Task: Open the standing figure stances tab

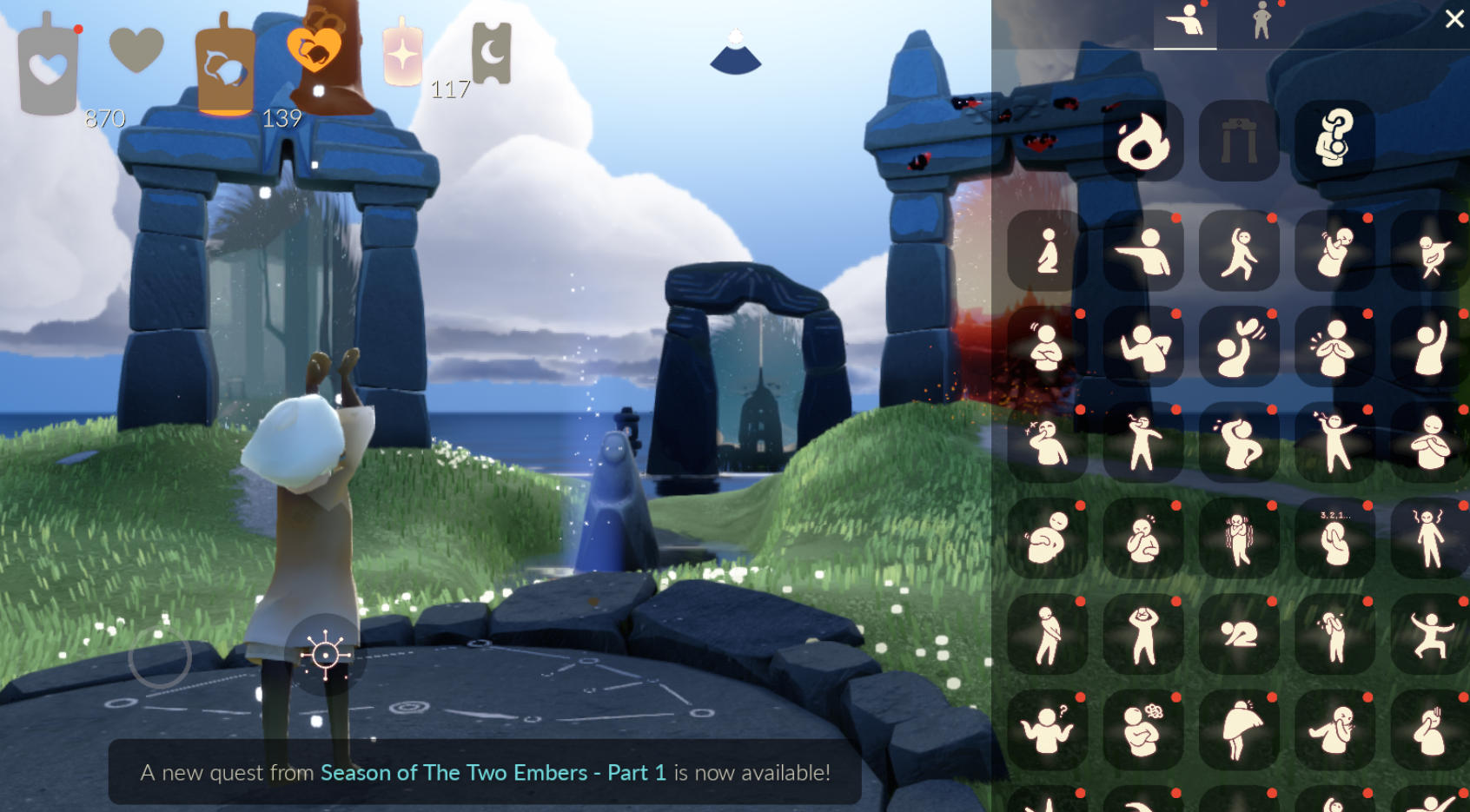Action: coord(1261,22)
